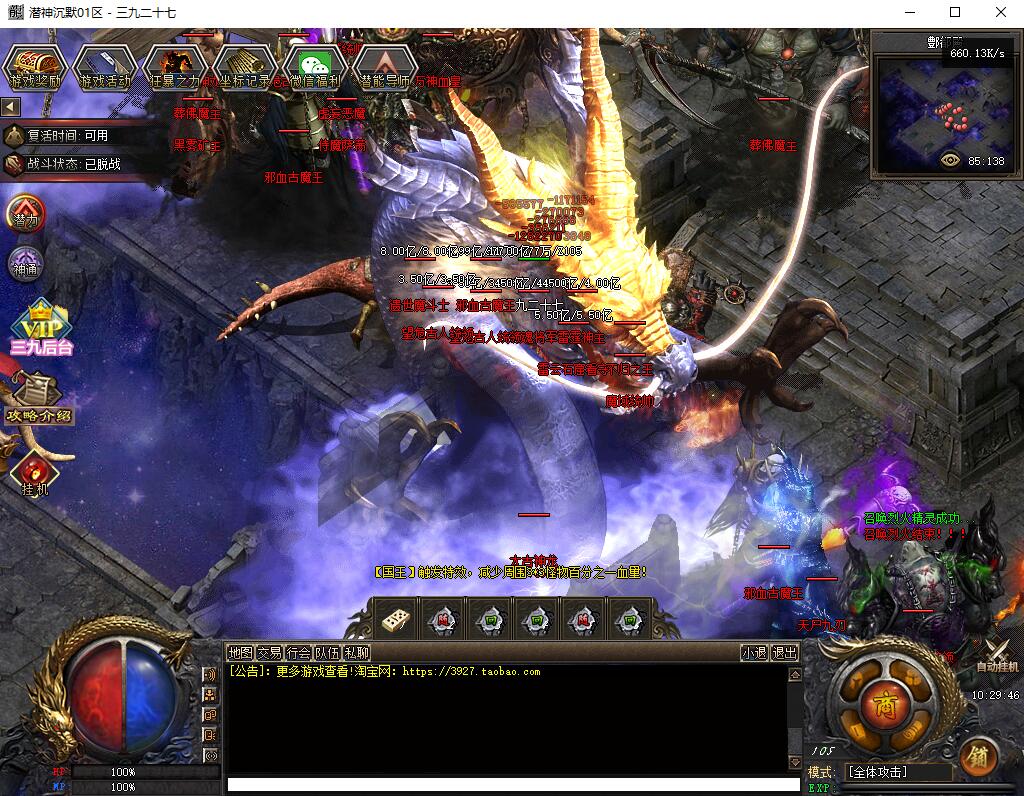Viewport: 1024px width, 796px height.
Task: Toggle the 挂机 auto-play diamond icon
Action: (34, 474)
